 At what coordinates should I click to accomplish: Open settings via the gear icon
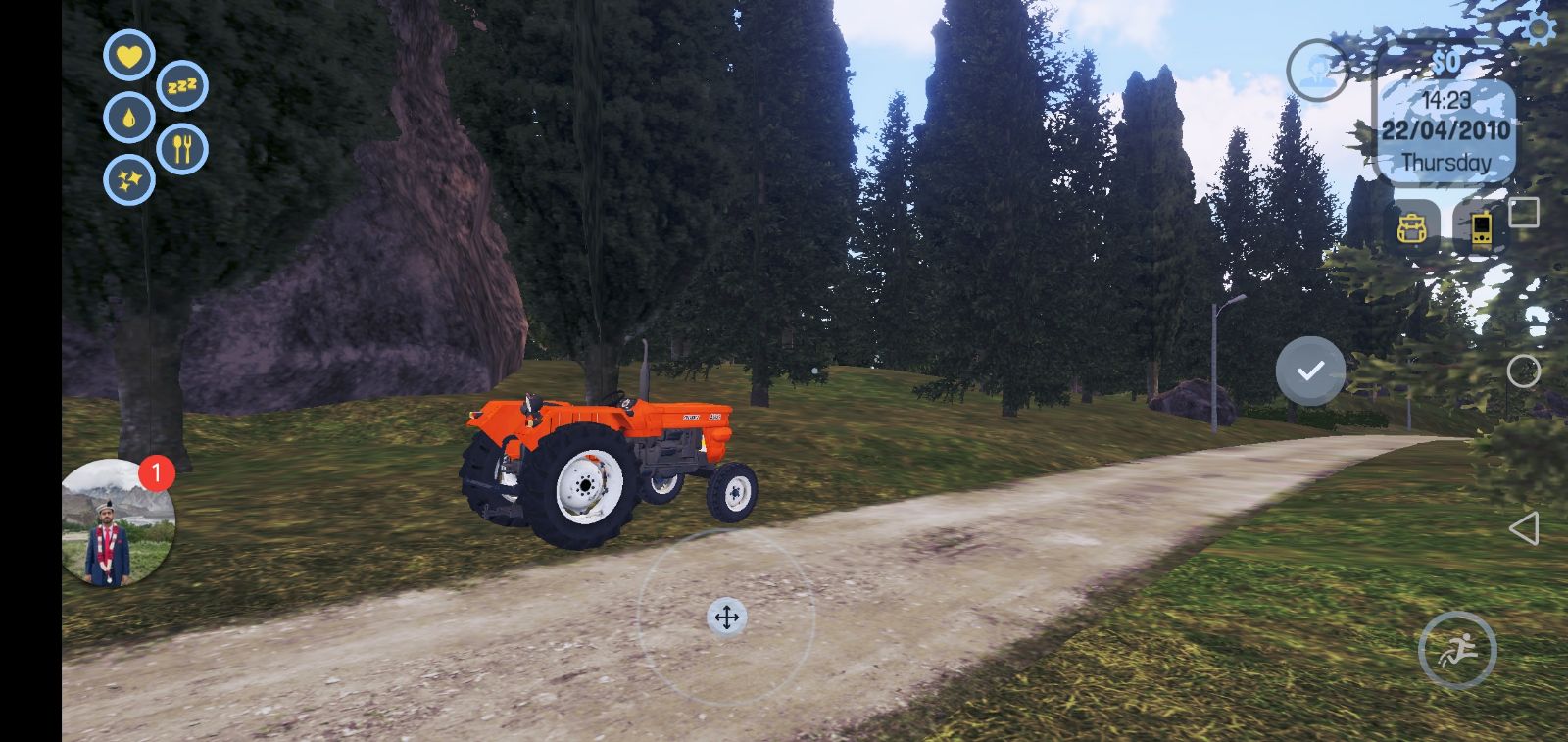1541,29
